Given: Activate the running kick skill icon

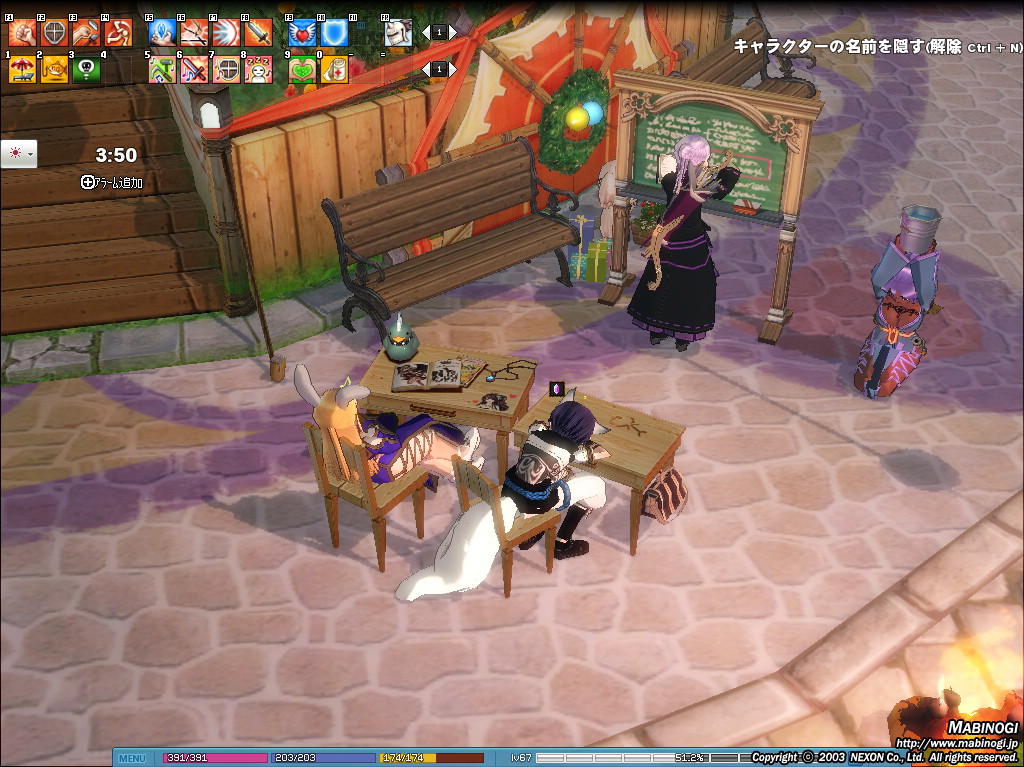Looking at the screenshot, I should click(x=118, y=33).
